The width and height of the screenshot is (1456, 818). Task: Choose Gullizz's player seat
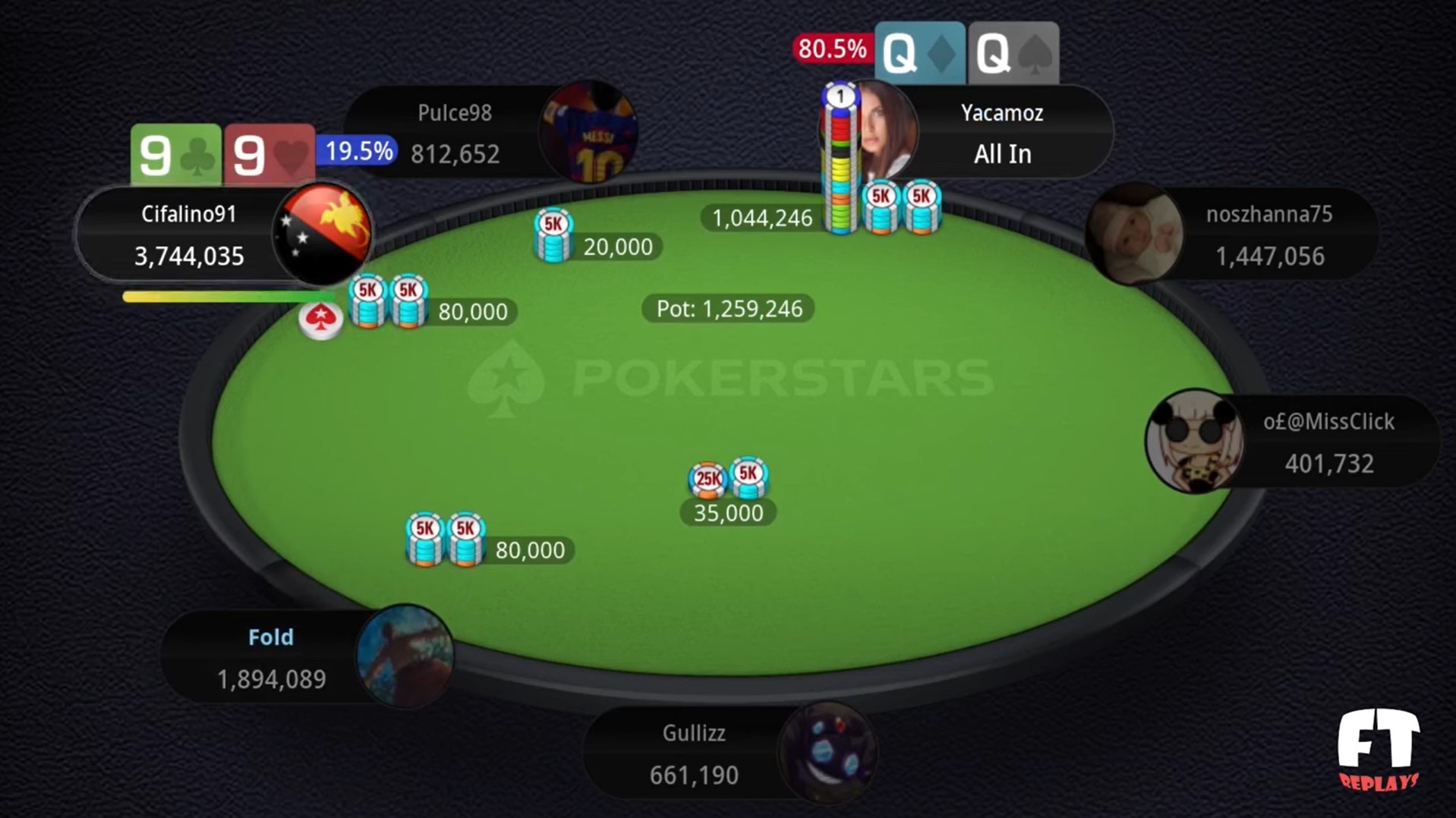693,754
